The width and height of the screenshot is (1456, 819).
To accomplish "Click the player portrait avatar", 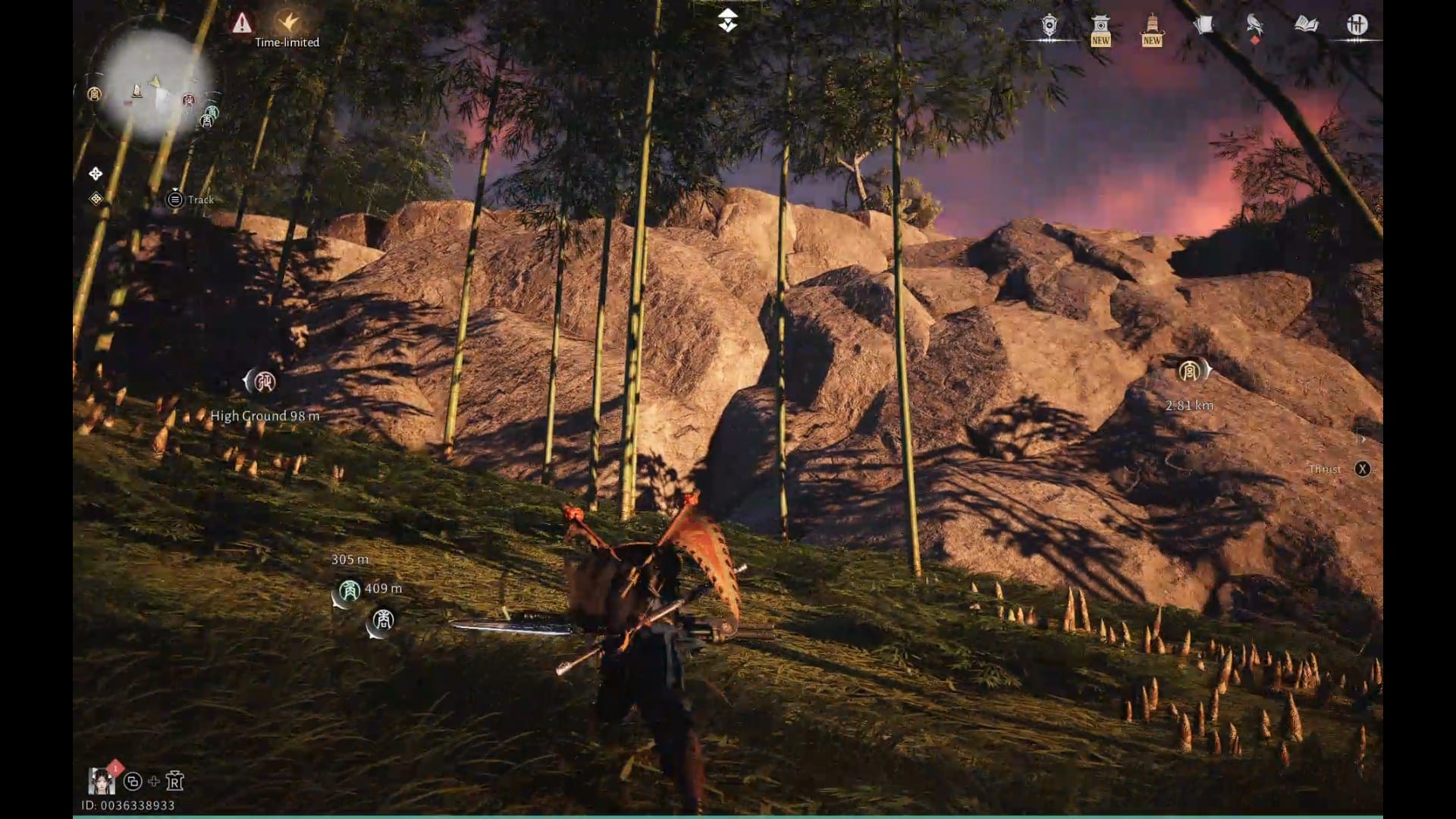I will click(102, 780).
